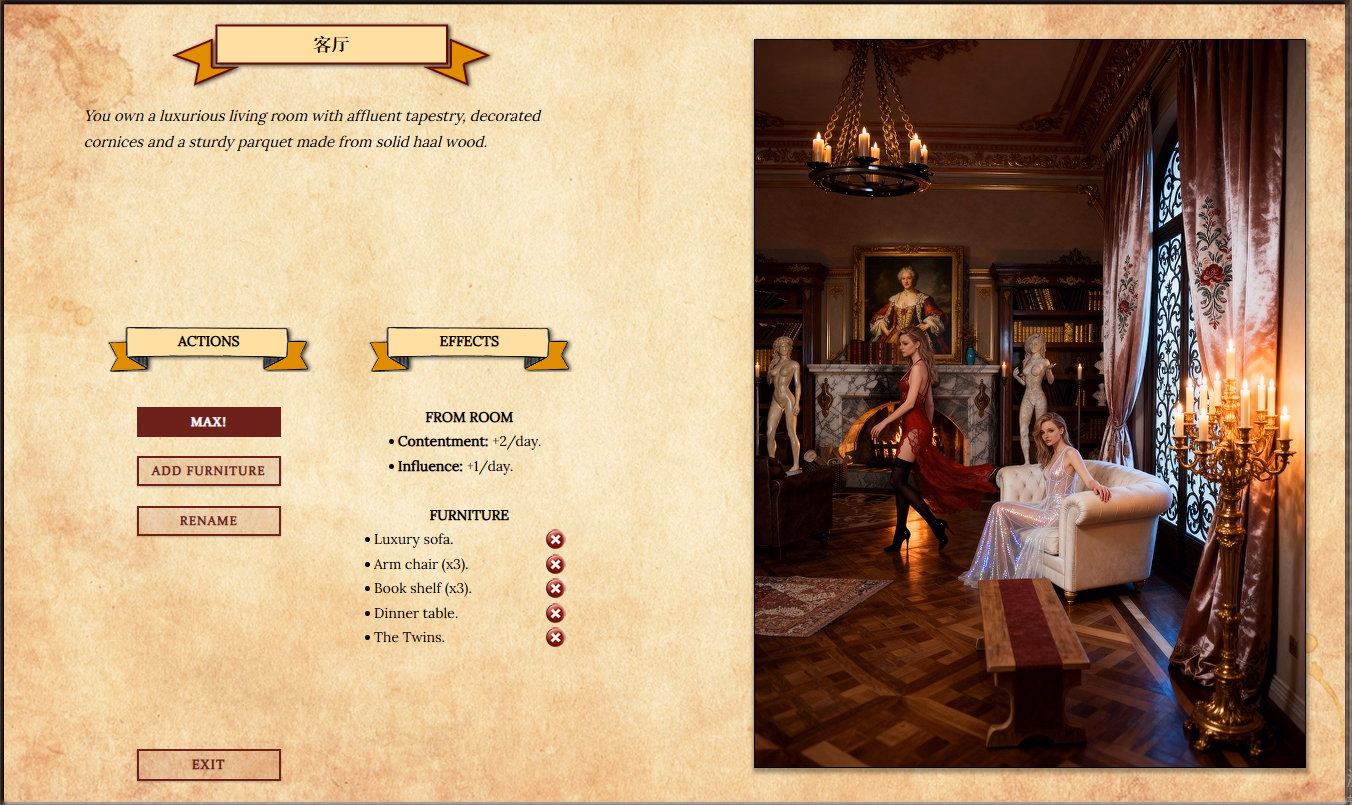Viewport: 1352px width, 805px height.
Task: Remove the Luxury sofa furniture
Action: click(x=555, y=540)
